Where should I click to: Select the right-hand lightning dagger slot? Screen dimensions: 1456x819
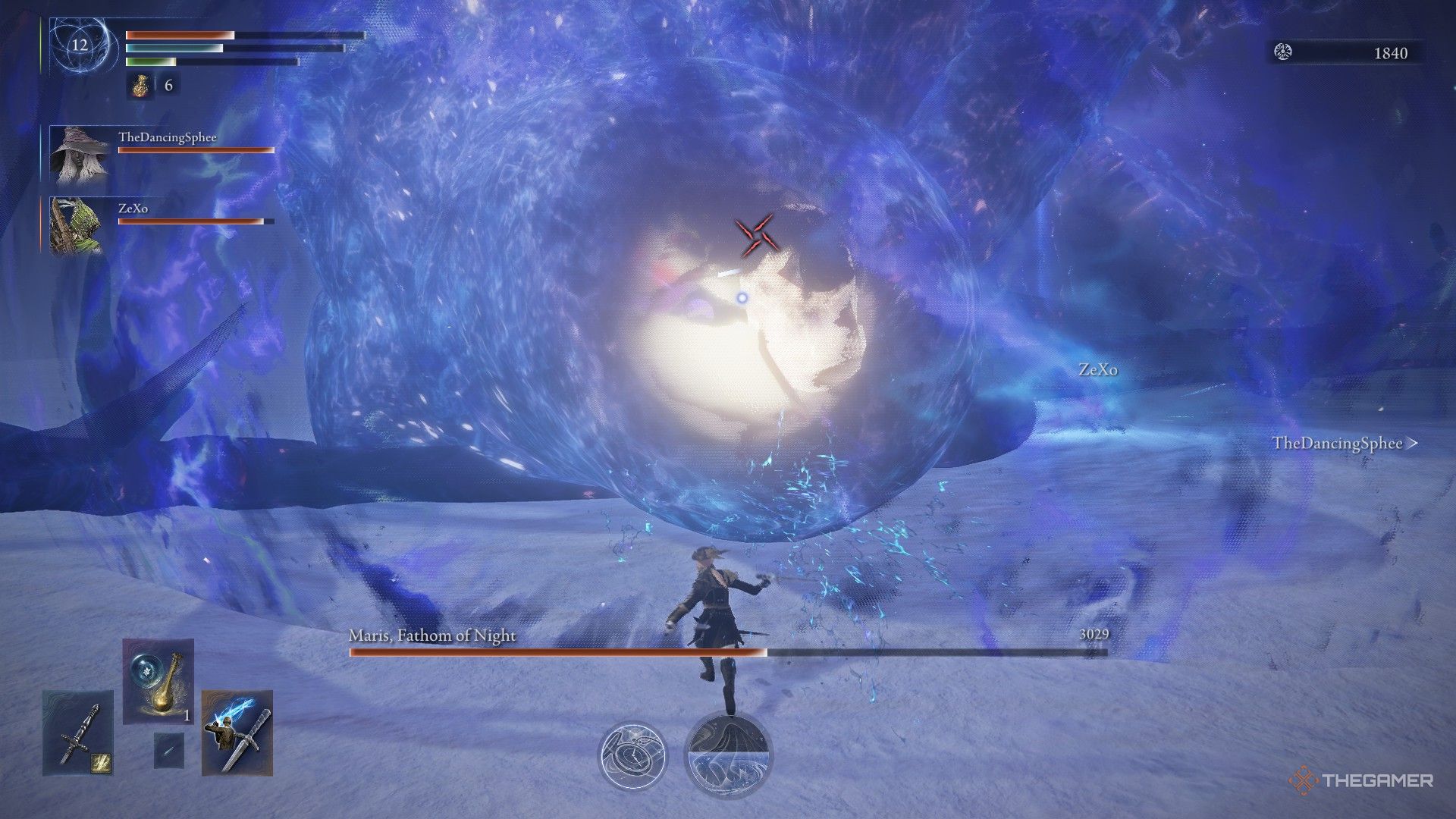(237, 733)
